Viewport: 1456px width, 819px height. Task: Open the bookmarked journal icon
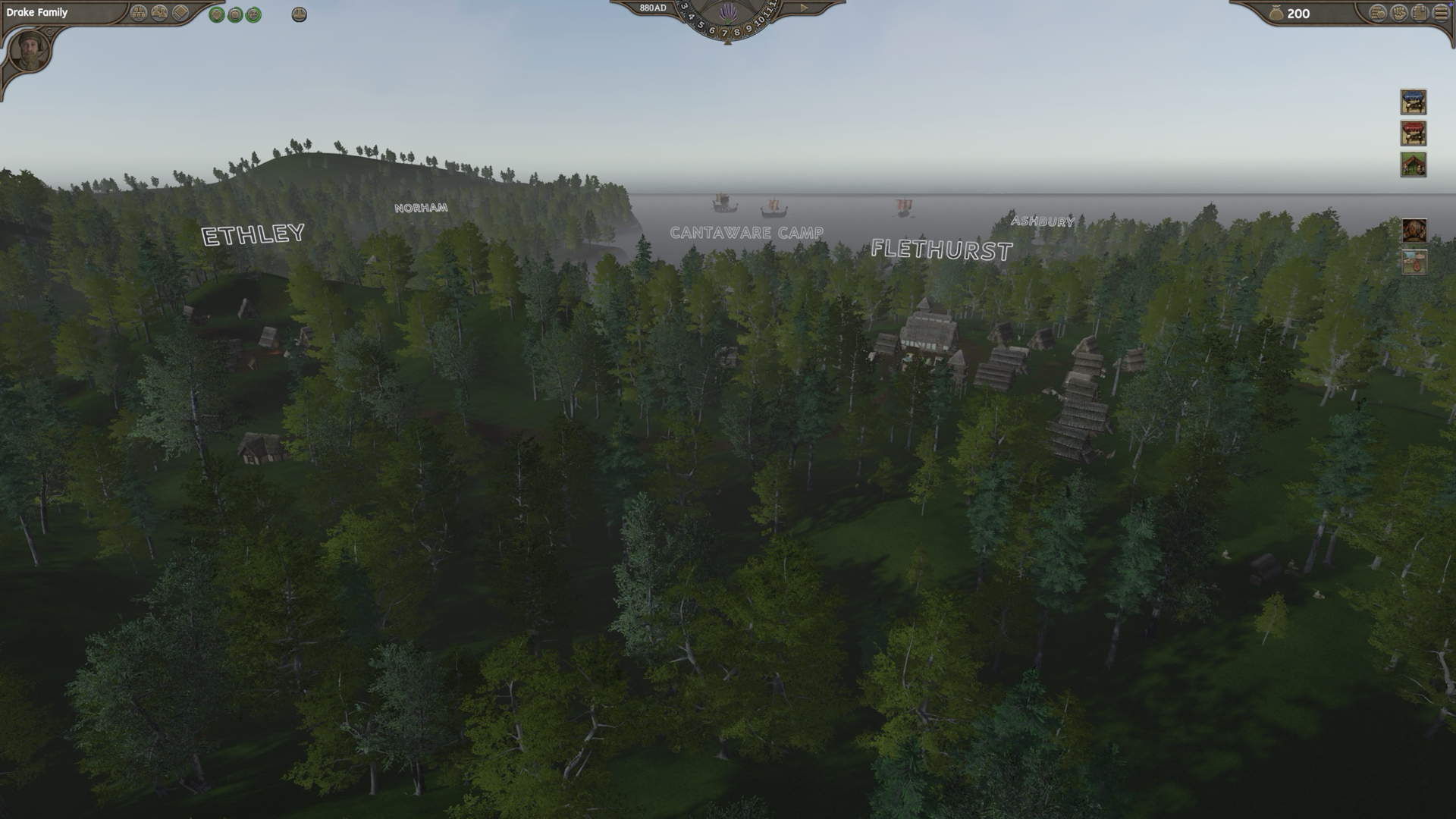point(1420,13)
